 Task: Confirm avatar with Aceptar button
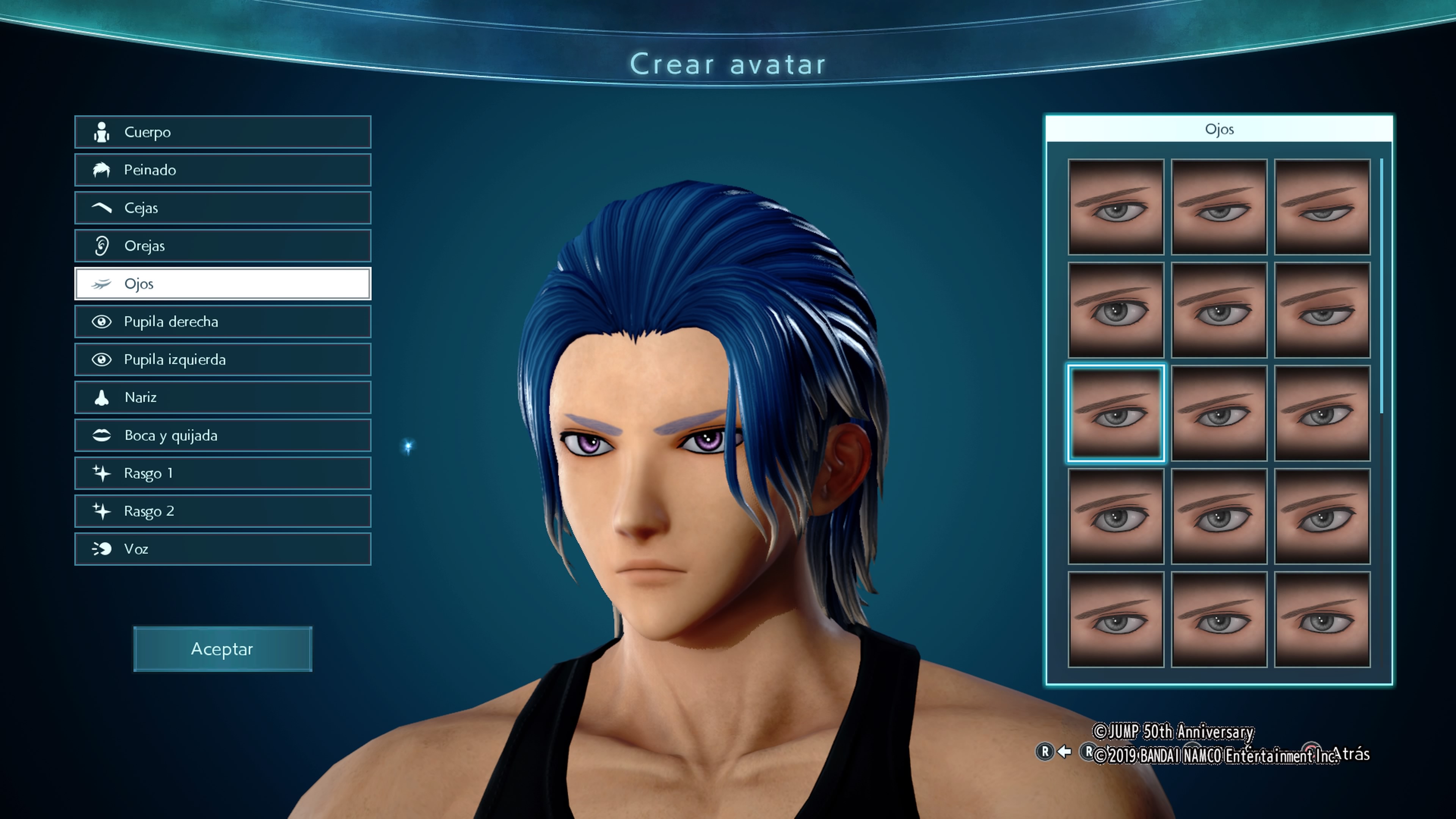point(222,649)
